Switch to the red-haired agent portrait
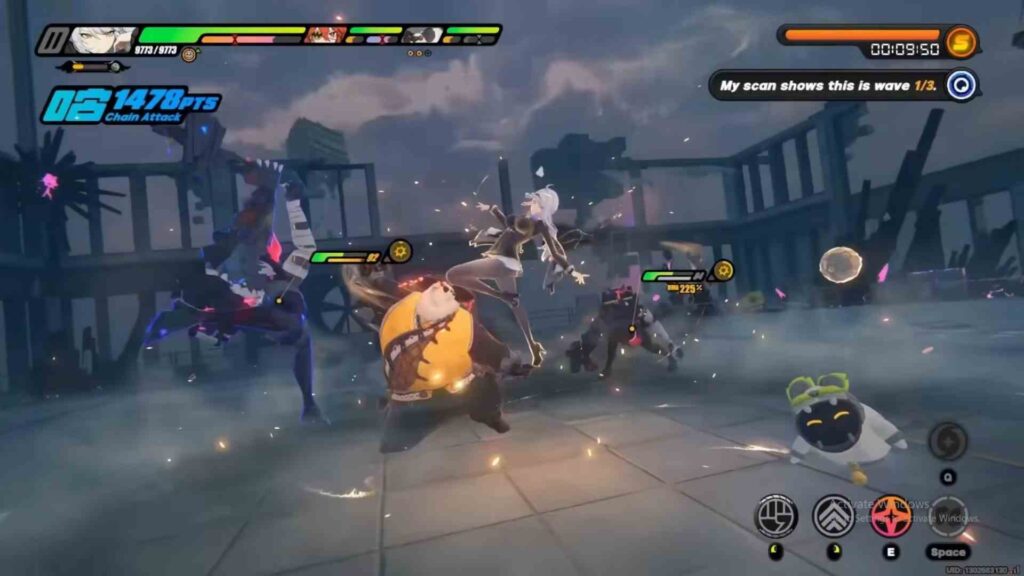Screen dimensions: 1024x576 pos(324,35)
